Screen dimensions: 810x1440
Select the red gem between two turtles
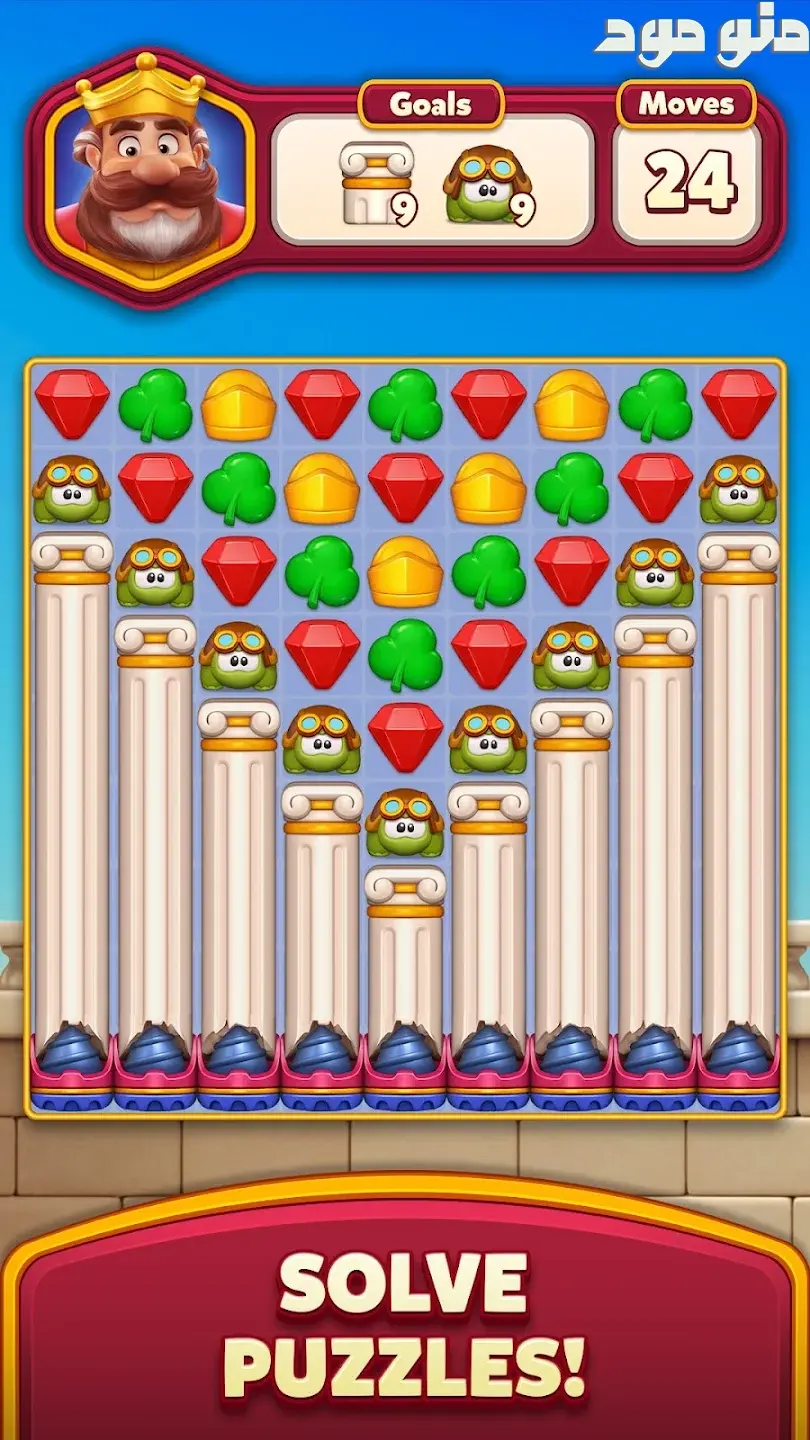click(x=404, y=739)
